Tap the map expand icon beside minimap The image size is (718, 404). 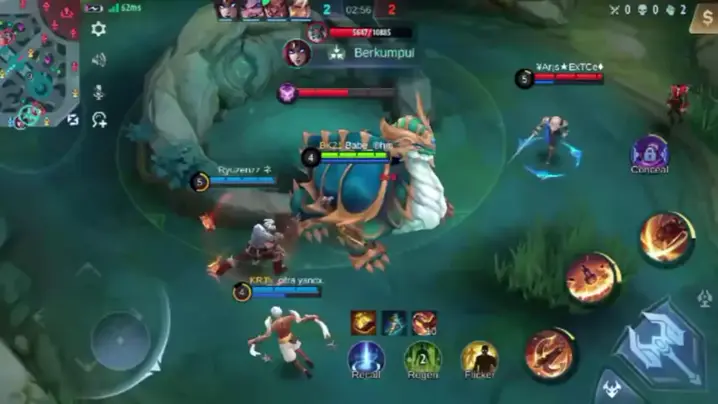coord(73,119)
